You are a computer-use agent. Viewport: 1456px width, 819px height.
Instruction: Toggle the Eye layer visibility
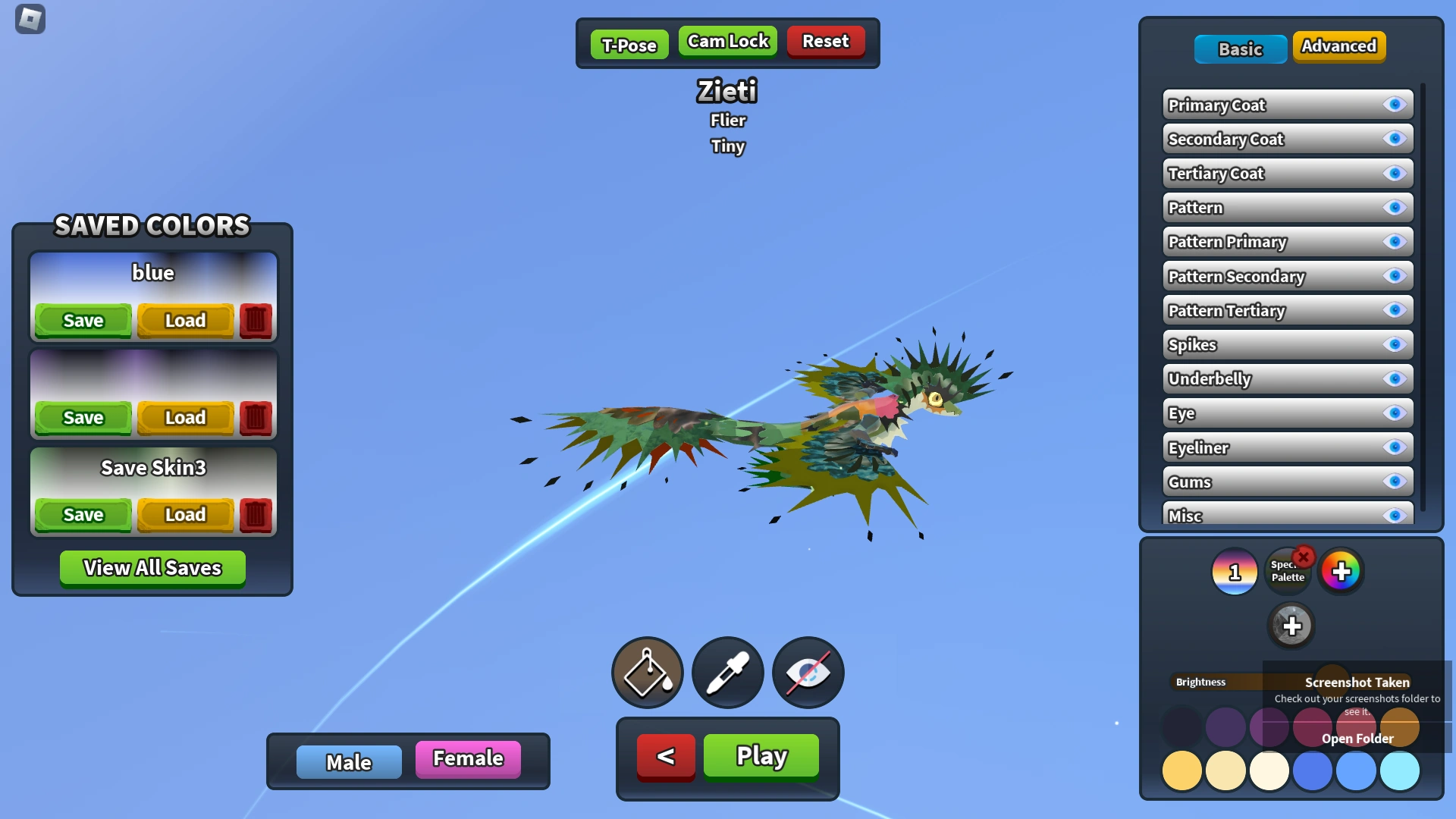(1395, 413)
